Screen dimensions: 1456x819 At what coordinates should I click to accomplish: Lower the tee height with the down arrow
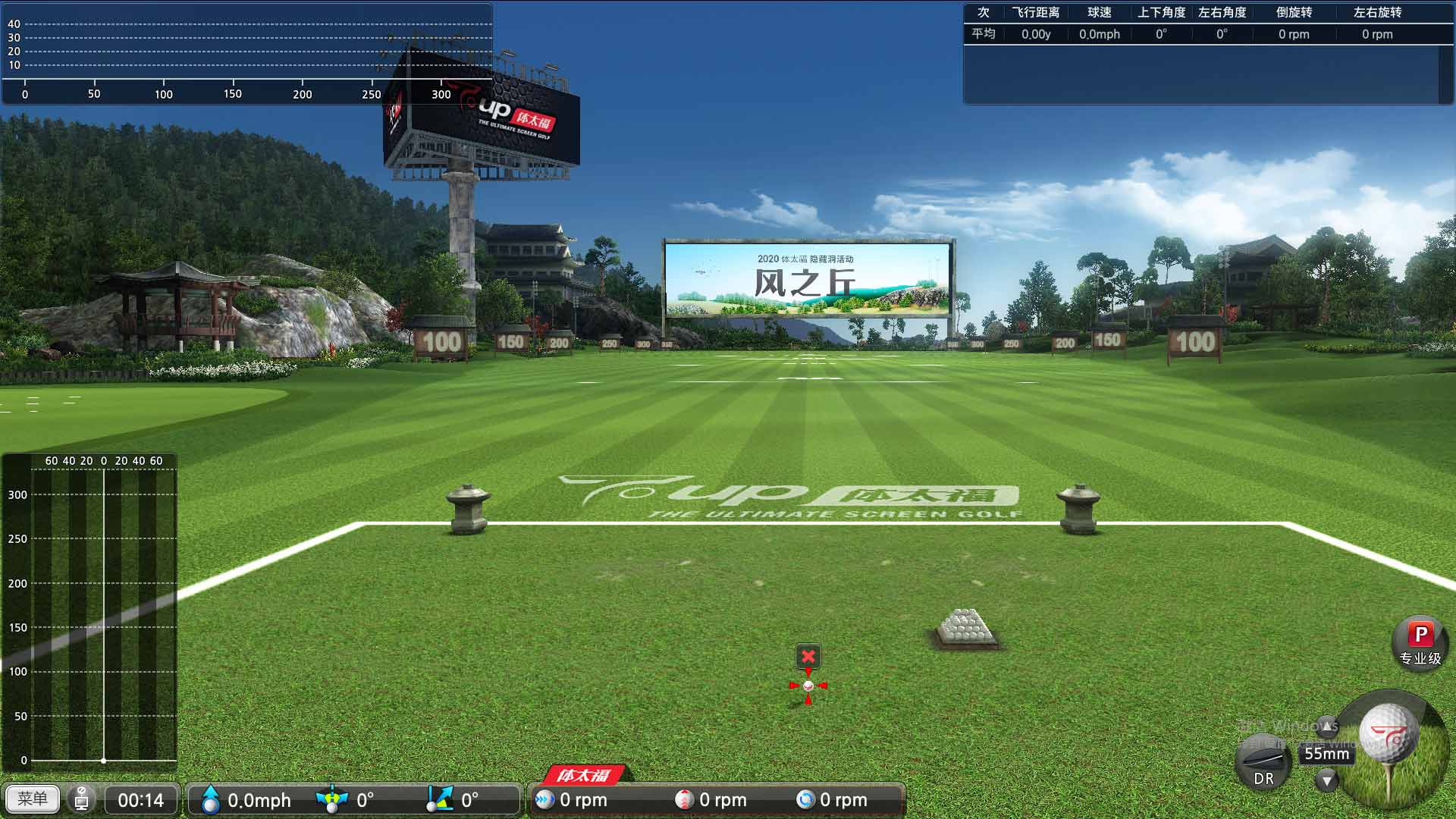pos(1326,780)
